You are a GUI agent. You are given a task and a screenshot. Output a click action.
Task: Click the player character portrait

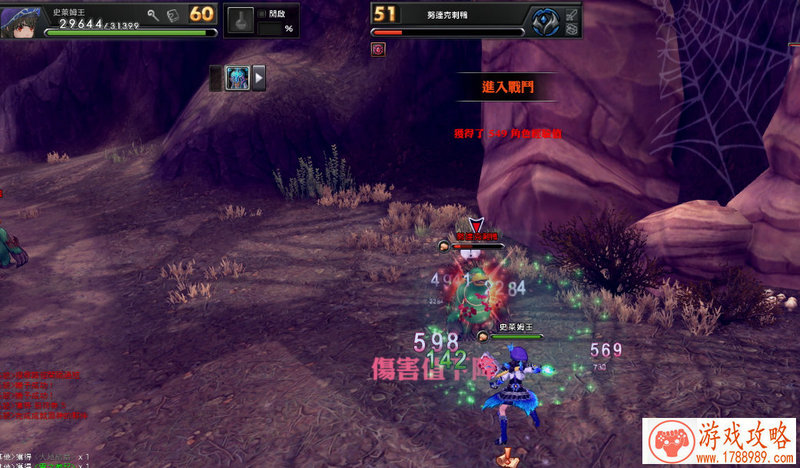pos(21,19)
